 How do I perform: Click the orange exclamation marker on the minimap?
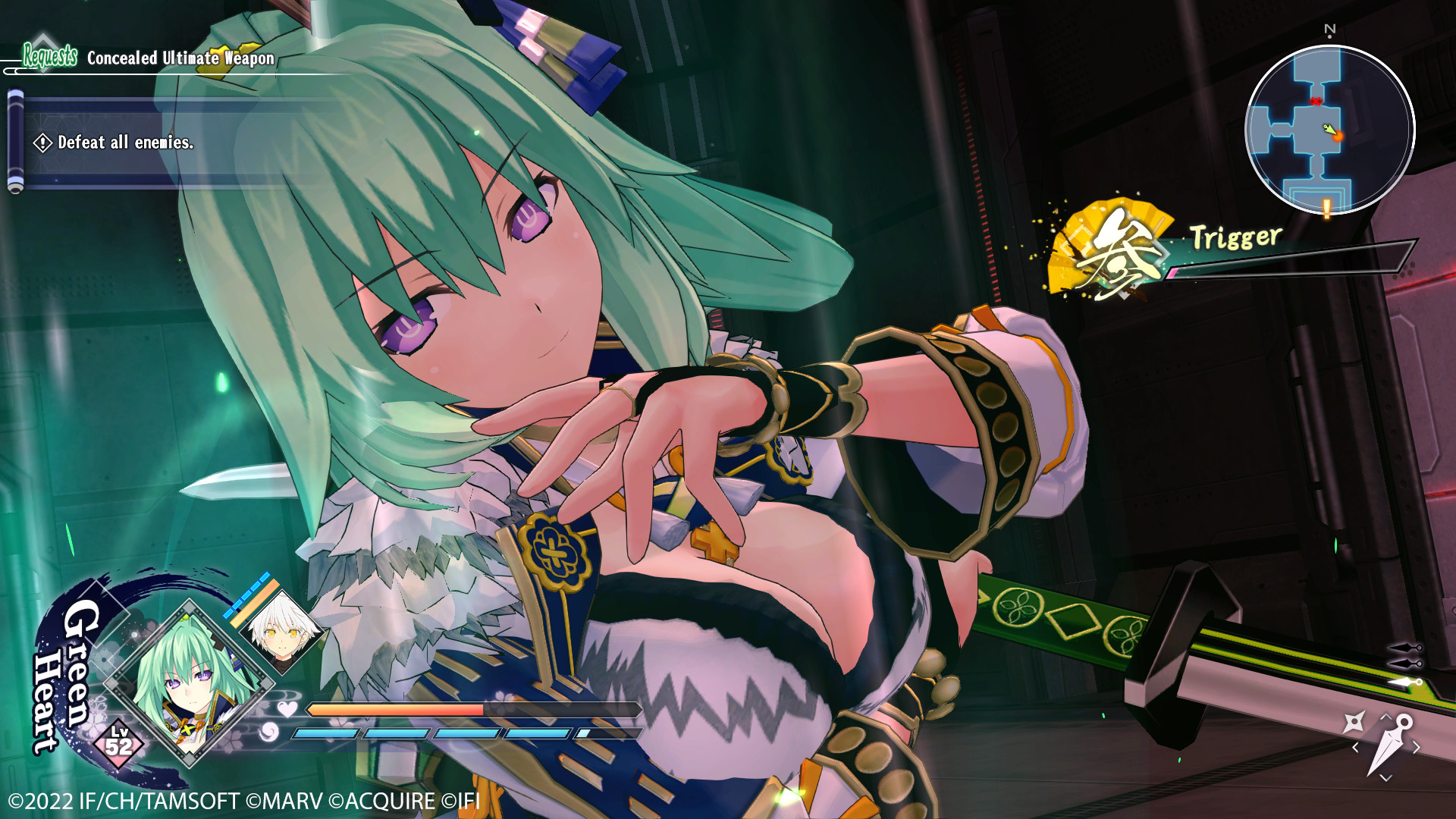(1326, 209)
